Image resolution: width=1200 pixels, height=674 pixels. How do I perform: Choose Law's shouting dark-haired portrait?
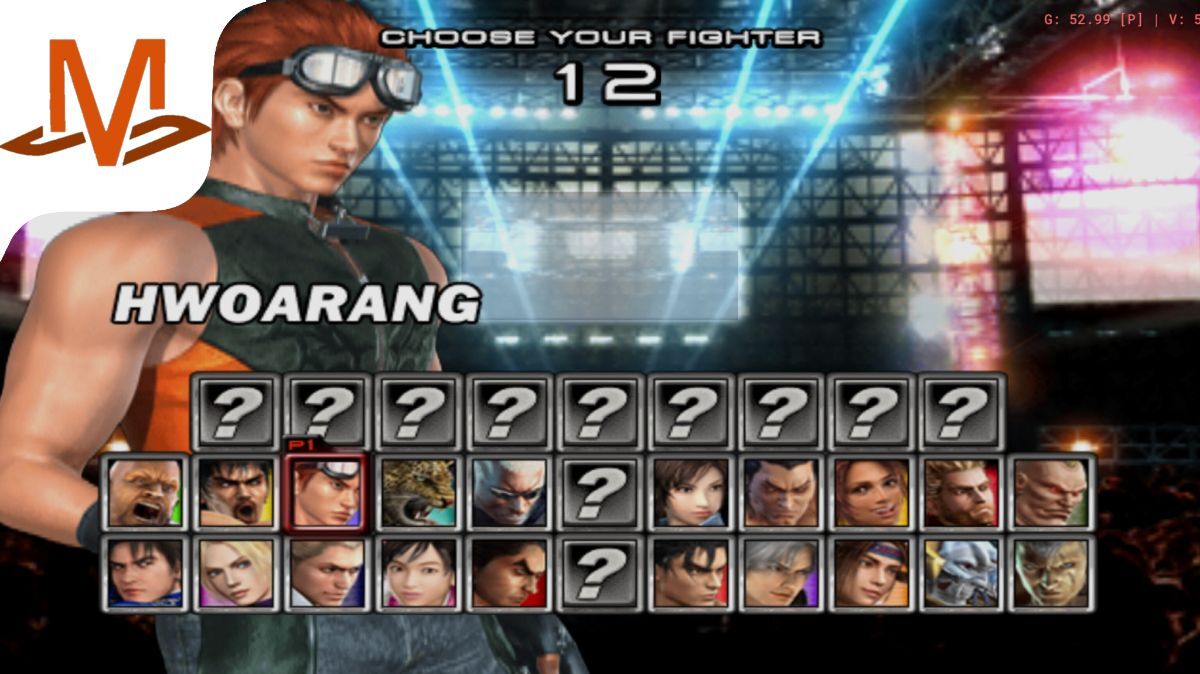[x=236, y=492]
